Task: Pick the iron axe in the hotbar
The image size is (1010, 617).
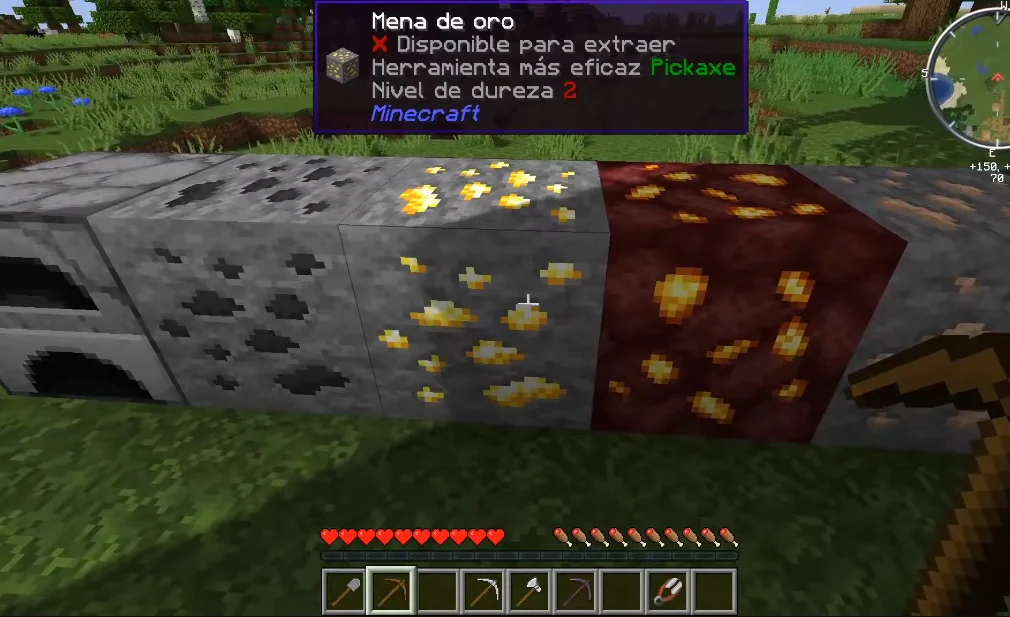Action: pos(528,591)
